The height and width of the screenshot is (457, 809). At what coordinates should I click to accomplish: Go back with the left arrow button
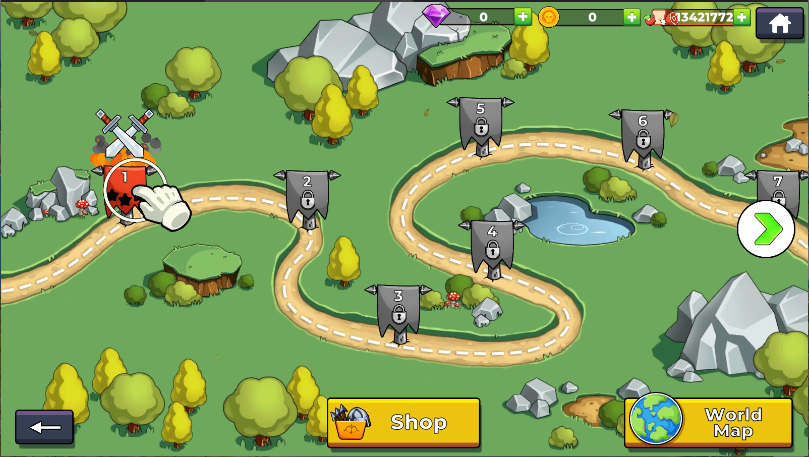44,427
